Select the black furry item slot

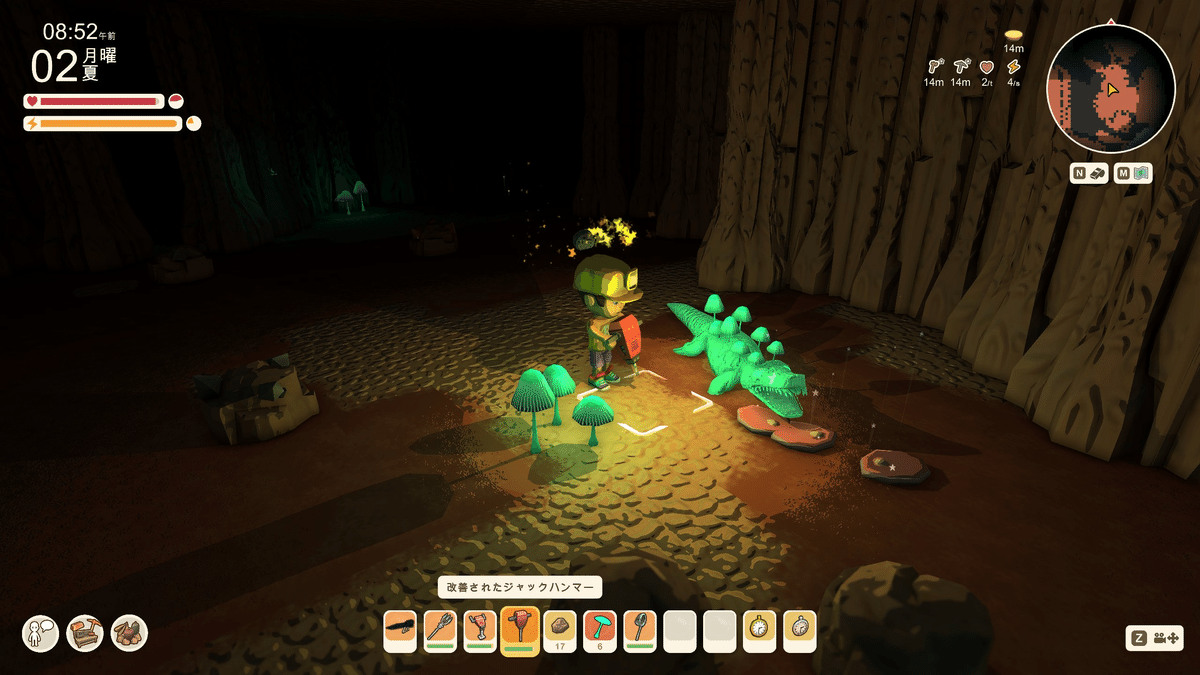tap(400, 630)
